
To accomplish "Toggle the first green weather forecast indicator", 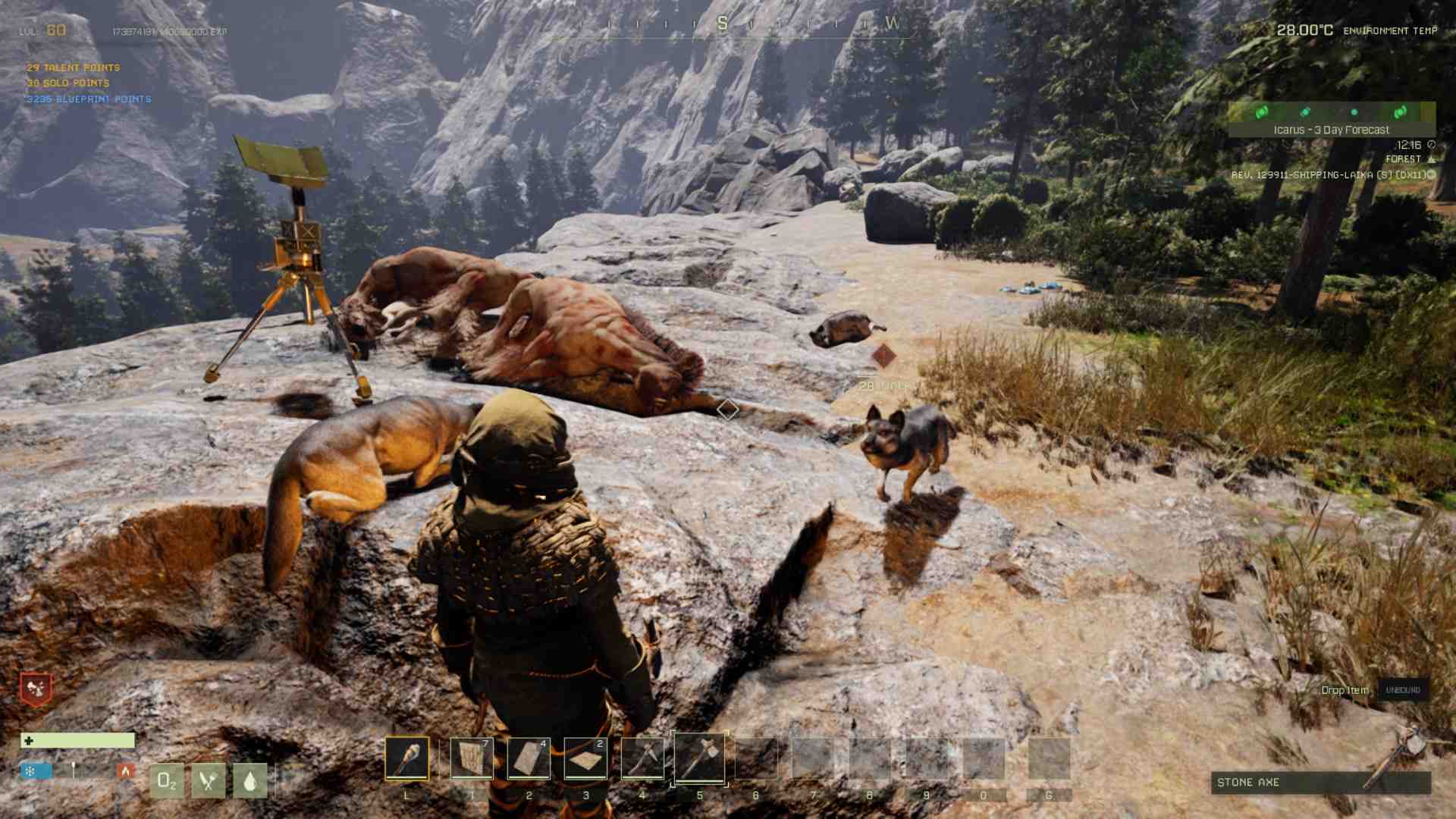I will coord(1261,112).
